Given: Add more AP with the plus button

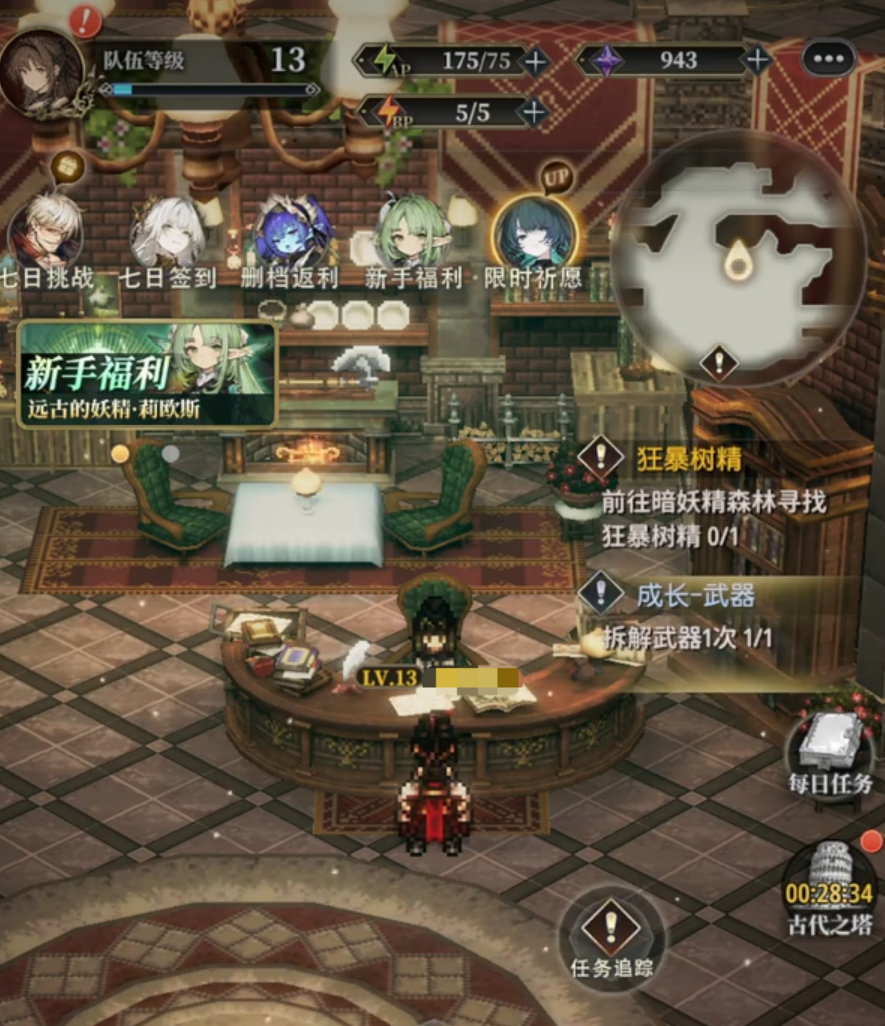Looking at the screenshot, I should [x=537, y=61].
